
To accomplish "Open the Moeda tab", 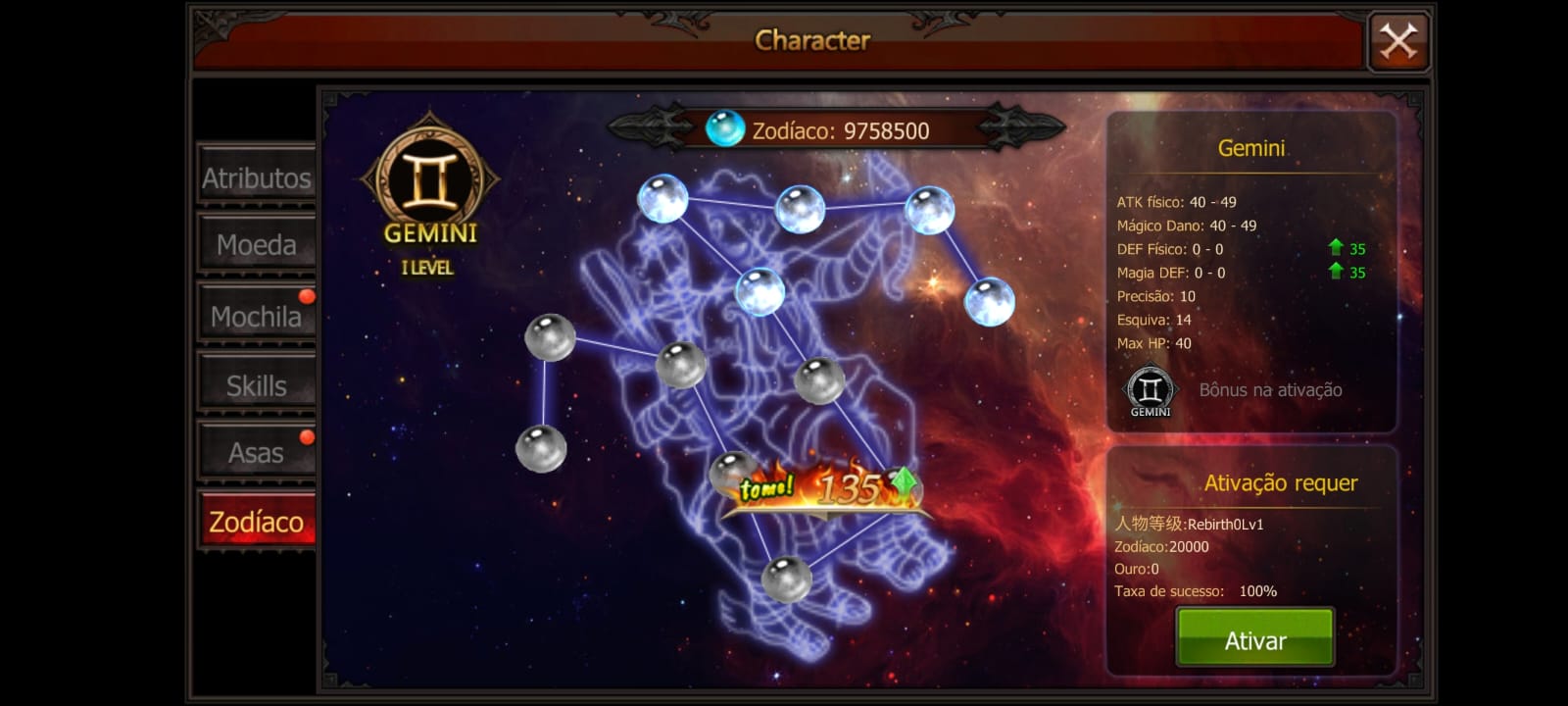I will (x=256, y=244).
